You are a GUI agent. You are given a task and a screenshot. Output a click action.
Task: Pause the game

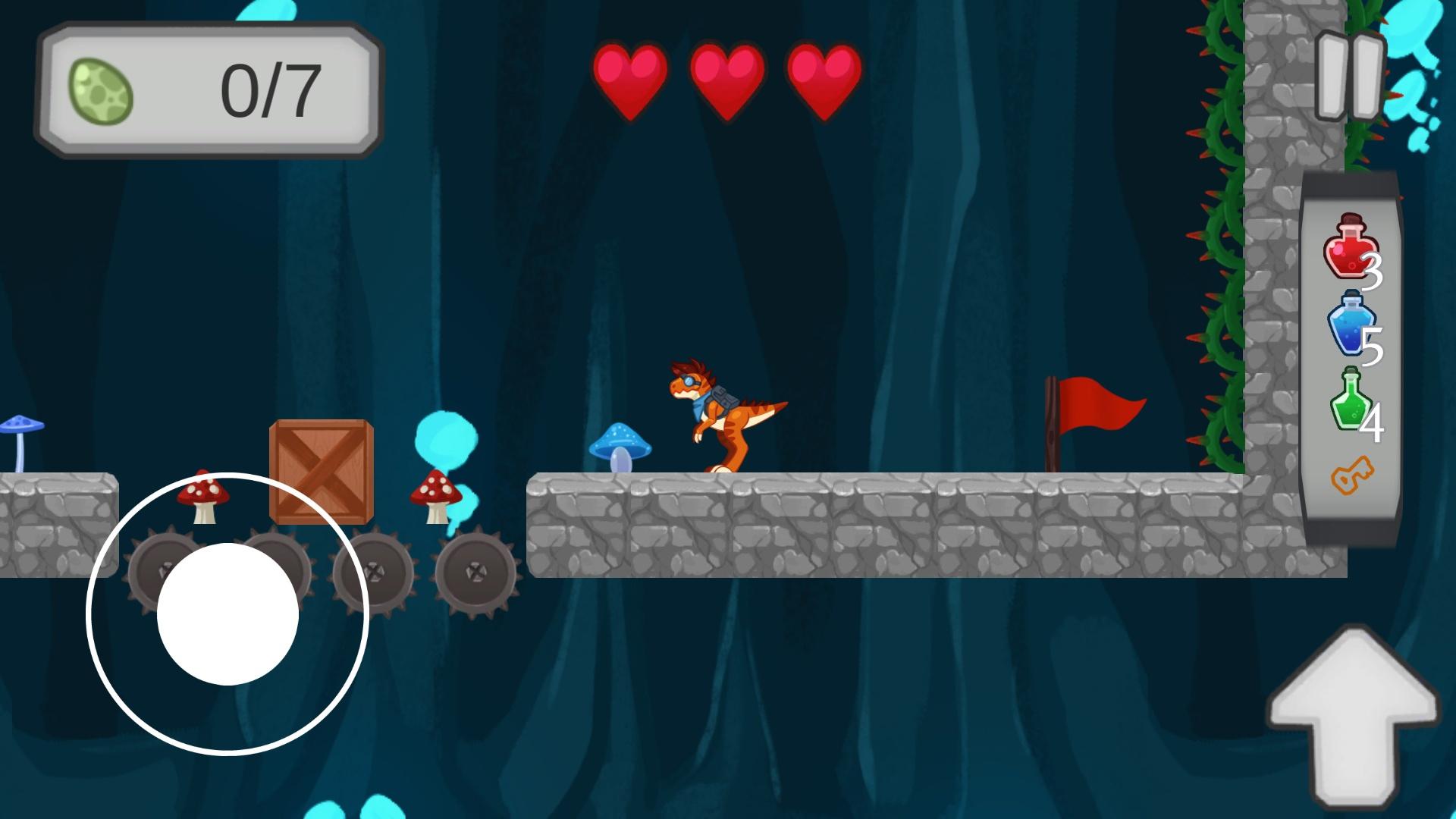point(1351,77)
